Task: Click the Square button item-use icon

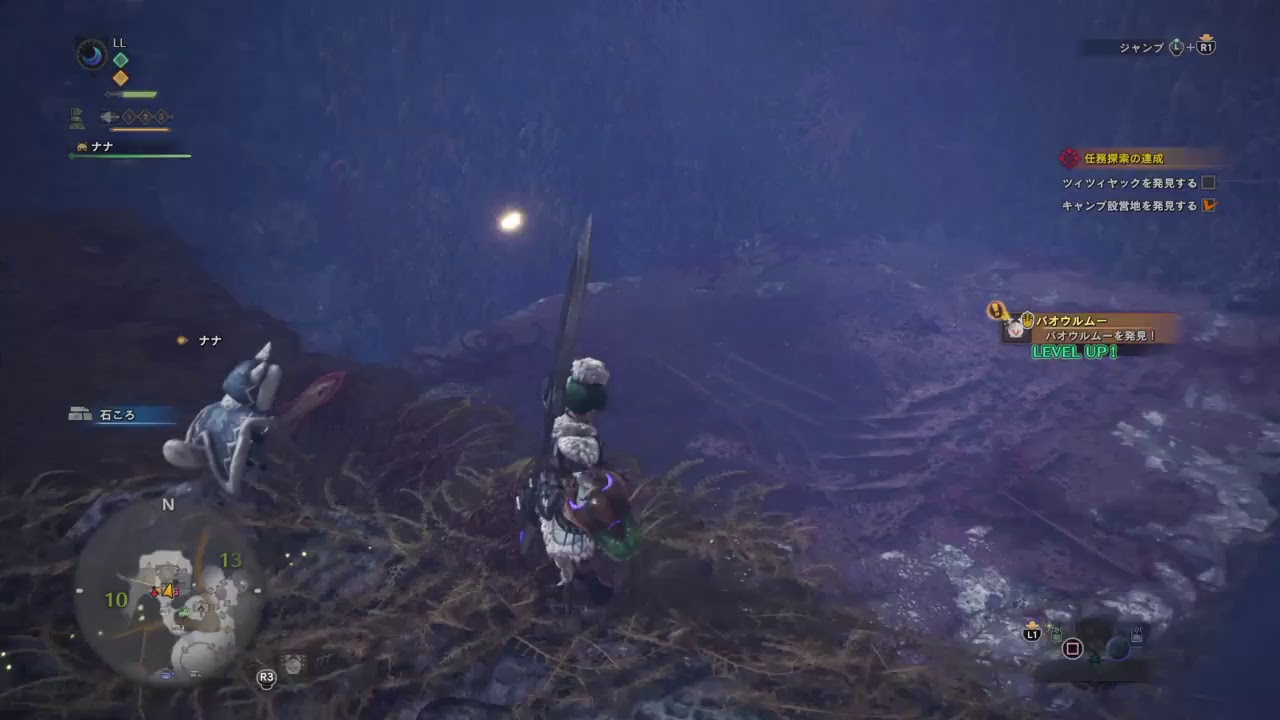Action: pos(1073,649)
